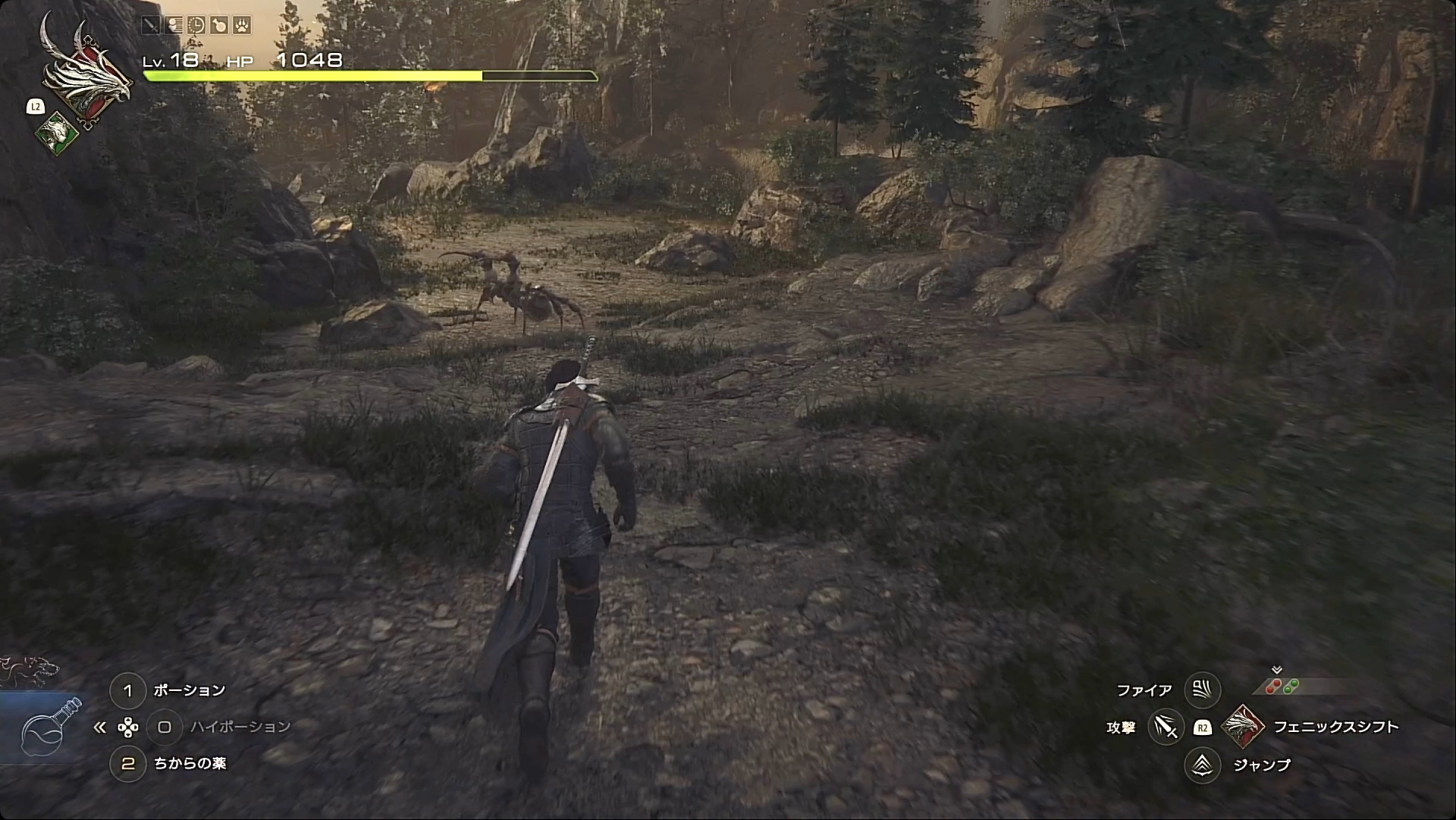Select the ハイポーション entry in the item list
This screenshot has height=820, width=1456.
[240, 727]
